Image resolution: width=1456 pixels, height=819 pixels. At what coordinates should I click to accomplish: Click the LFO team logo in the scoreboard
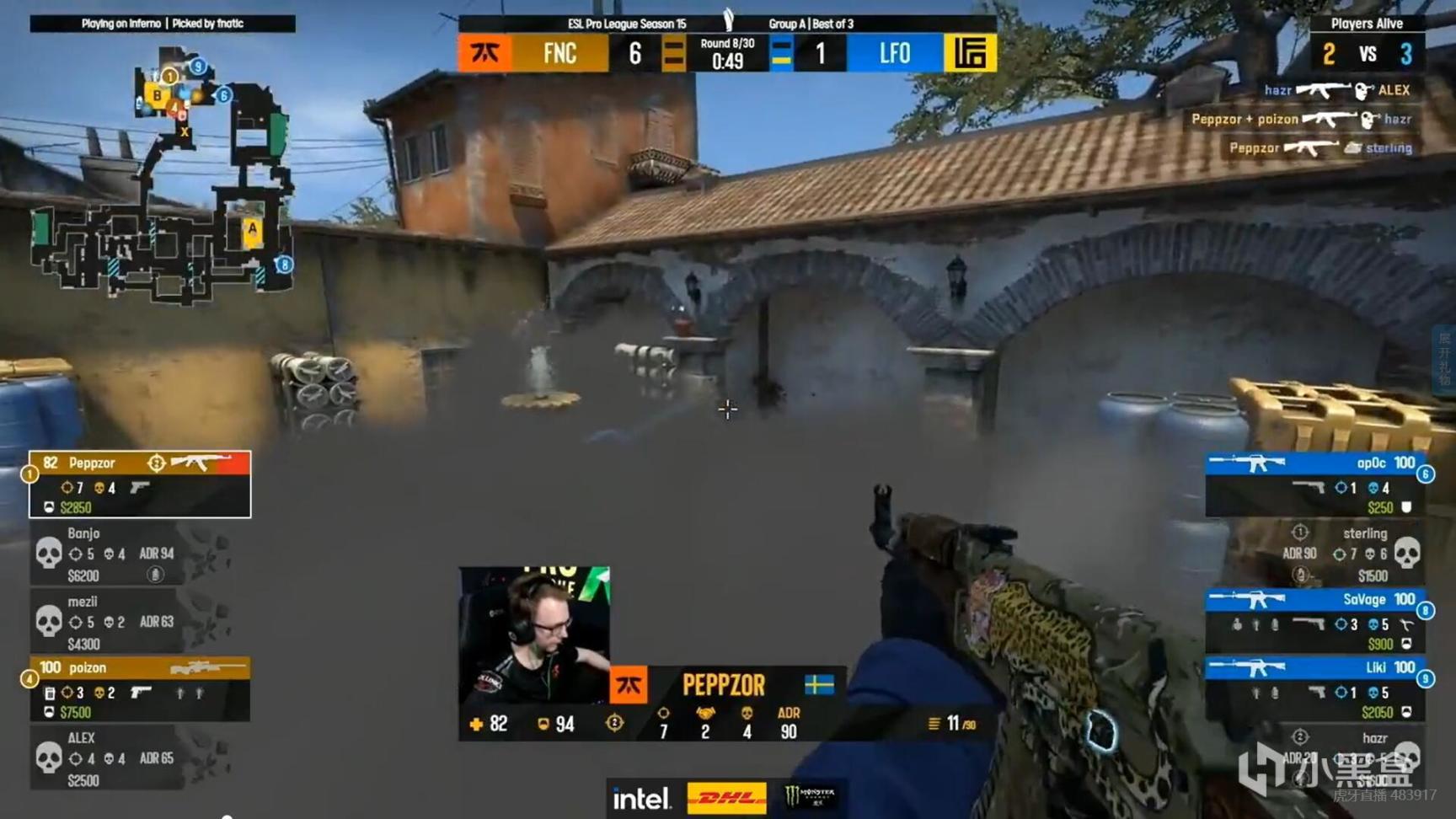point(972,53)
